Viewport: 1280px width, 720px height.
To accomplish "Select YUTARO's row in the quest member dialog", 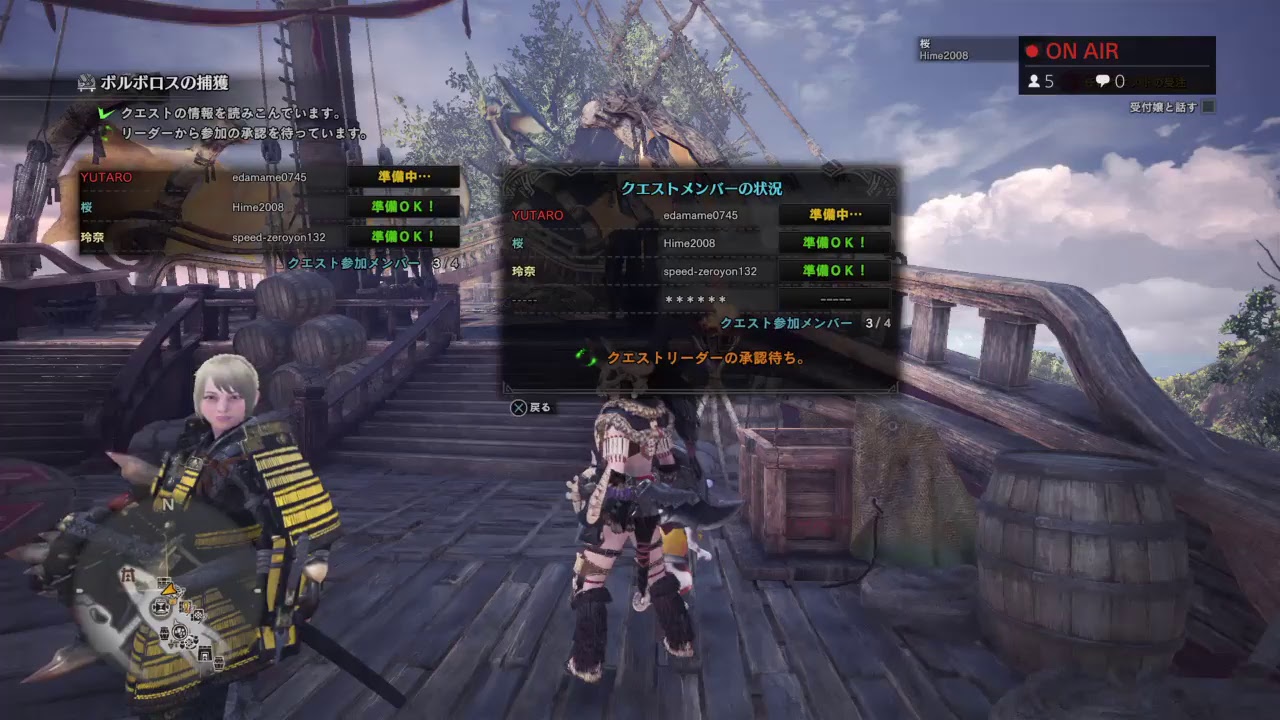I will point(700,215).
